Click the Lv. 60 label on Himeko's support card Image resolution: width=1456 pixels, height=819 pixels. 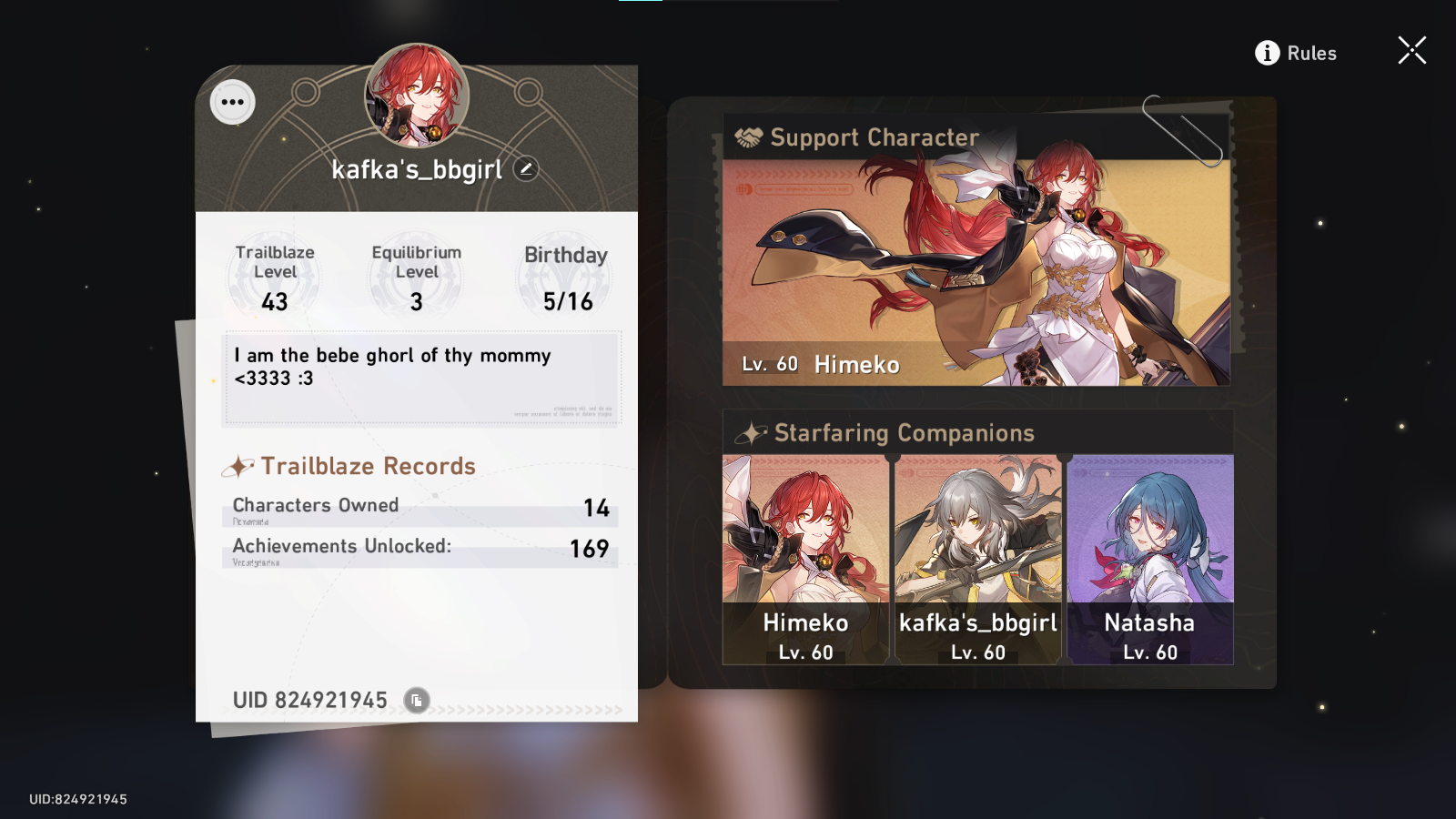(x=769, y=363)
